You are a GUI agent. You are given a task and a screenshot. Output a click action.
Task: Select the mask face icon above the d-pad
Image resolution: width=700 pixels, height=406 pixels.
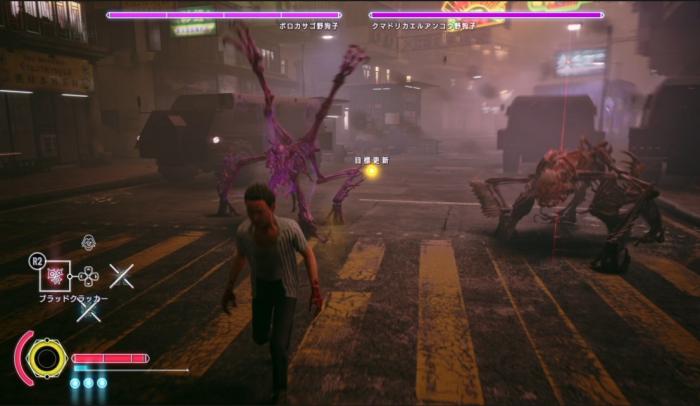click(x=88, y=242)
